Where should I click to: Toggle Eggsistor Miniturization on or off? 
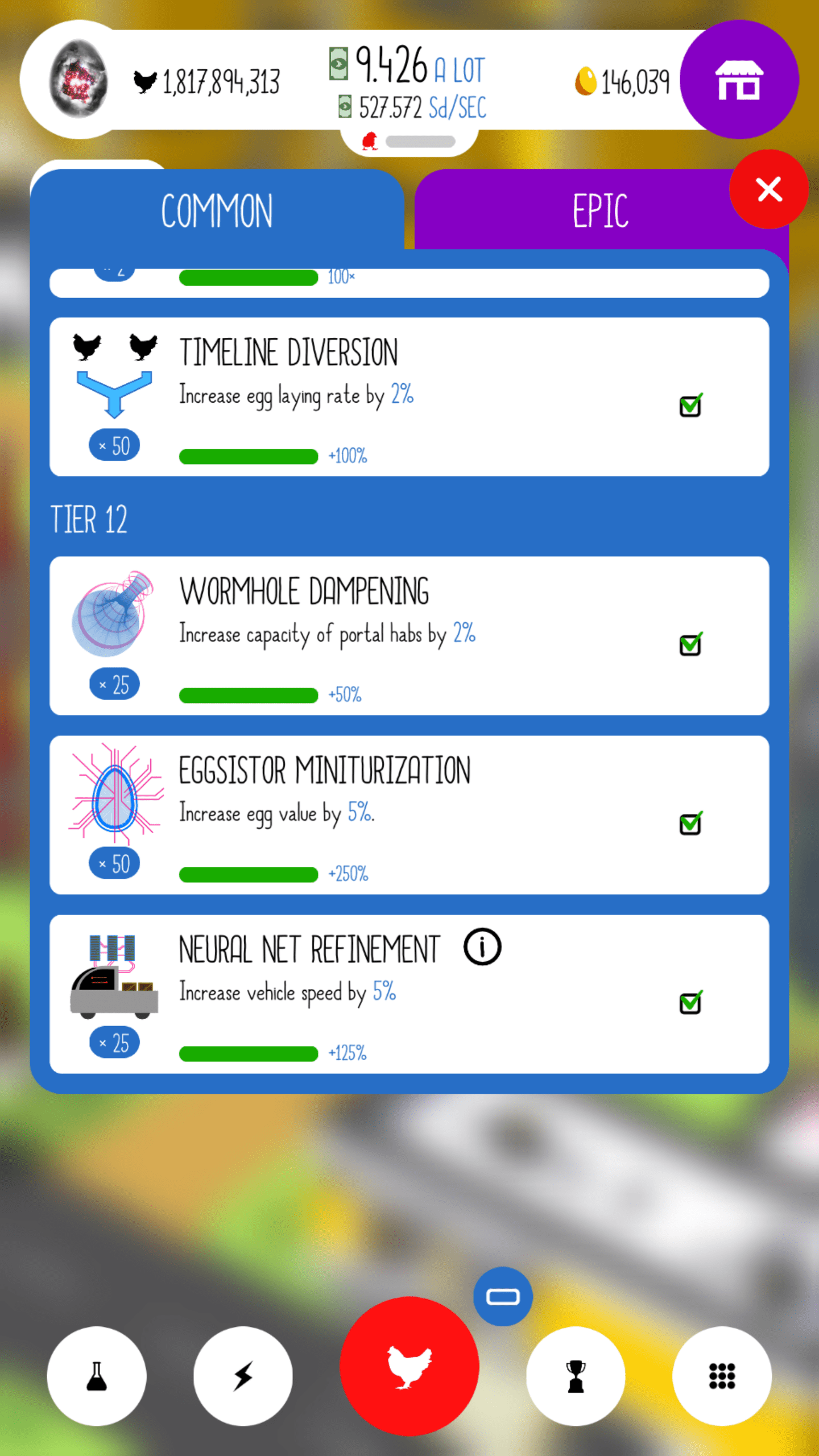coord(690,823)
